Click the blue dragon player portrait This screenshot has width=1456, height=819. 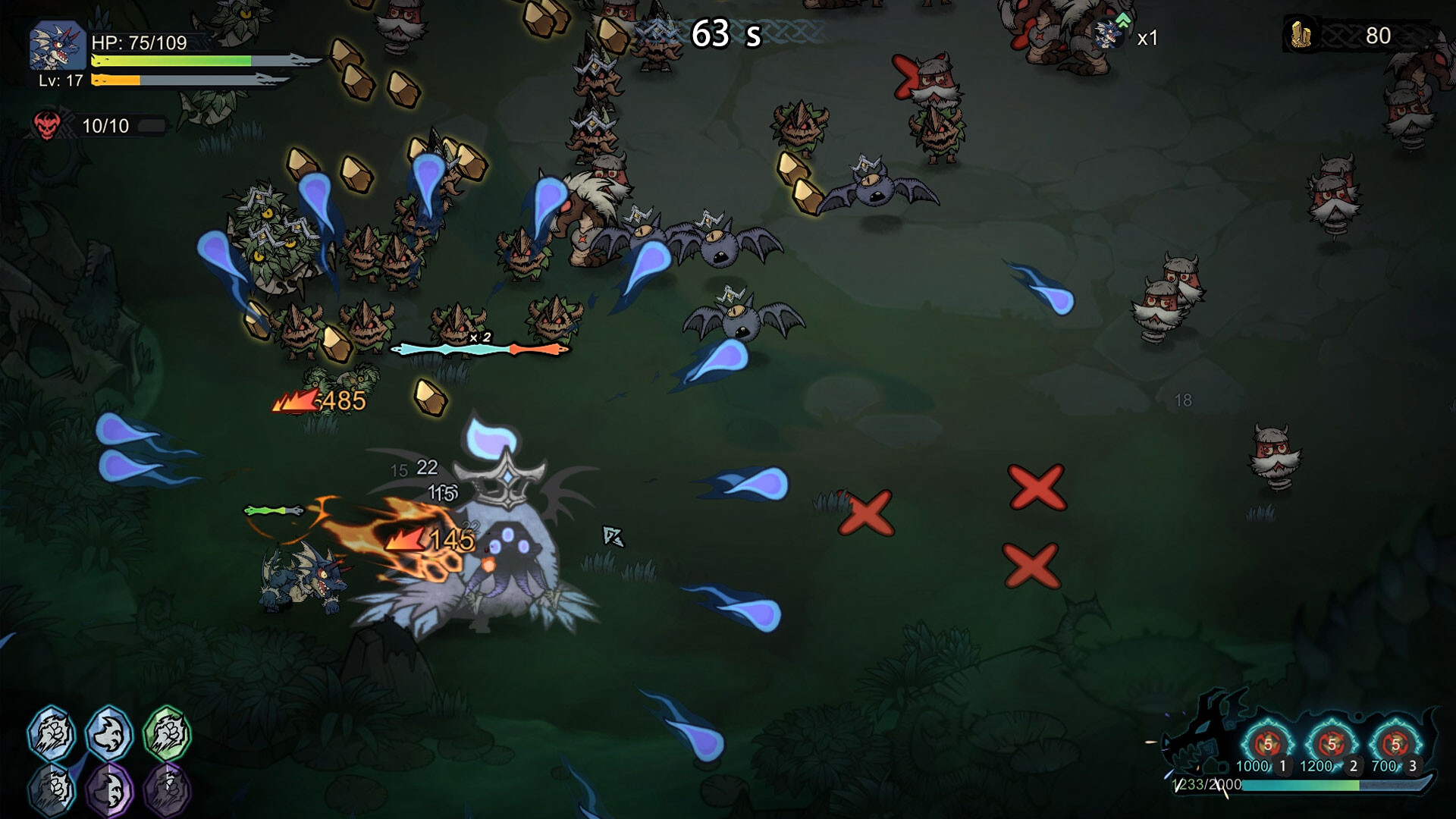[x=57, y=46]
